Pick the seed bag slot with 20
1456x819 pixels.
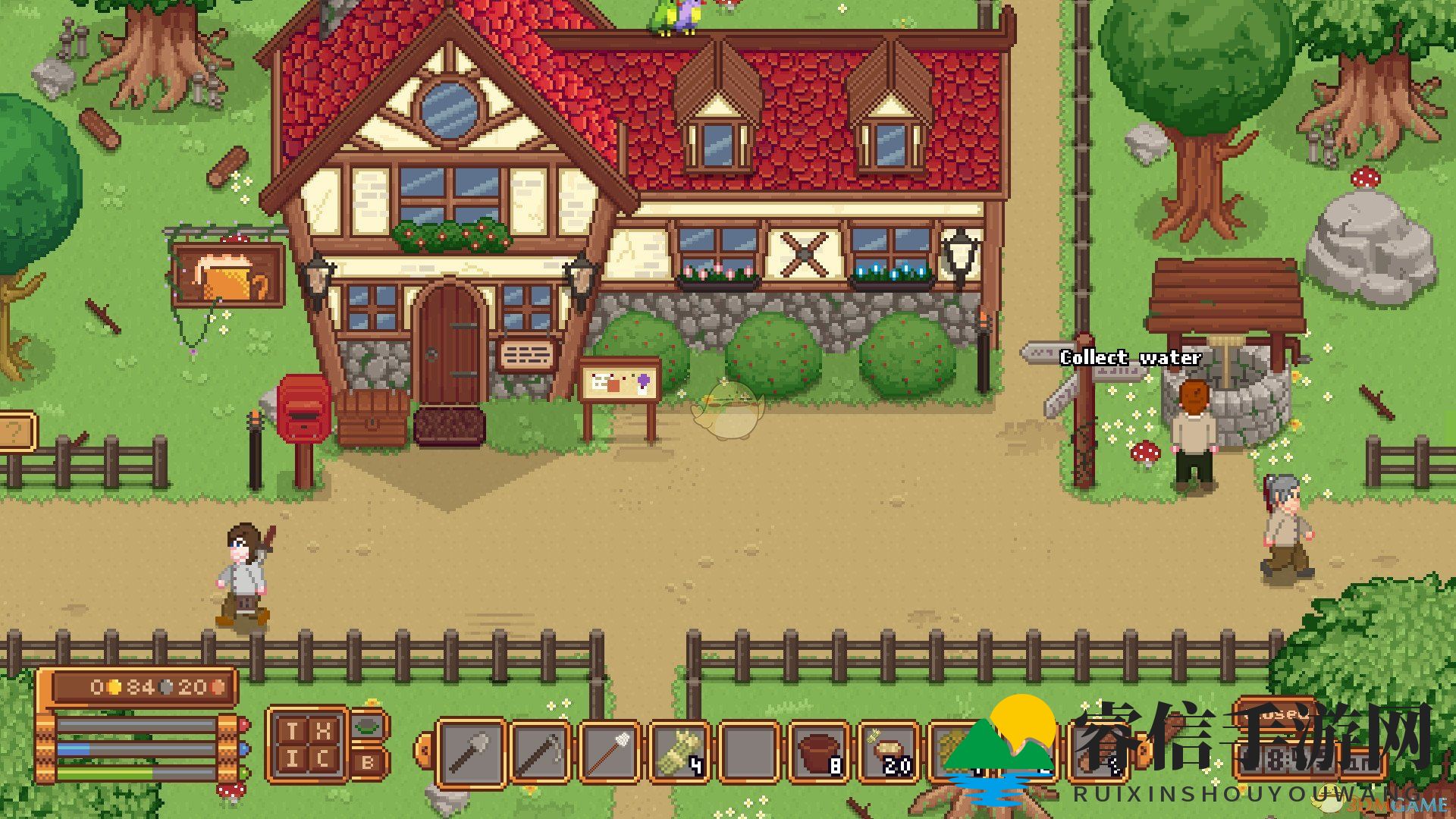(889, 752)
